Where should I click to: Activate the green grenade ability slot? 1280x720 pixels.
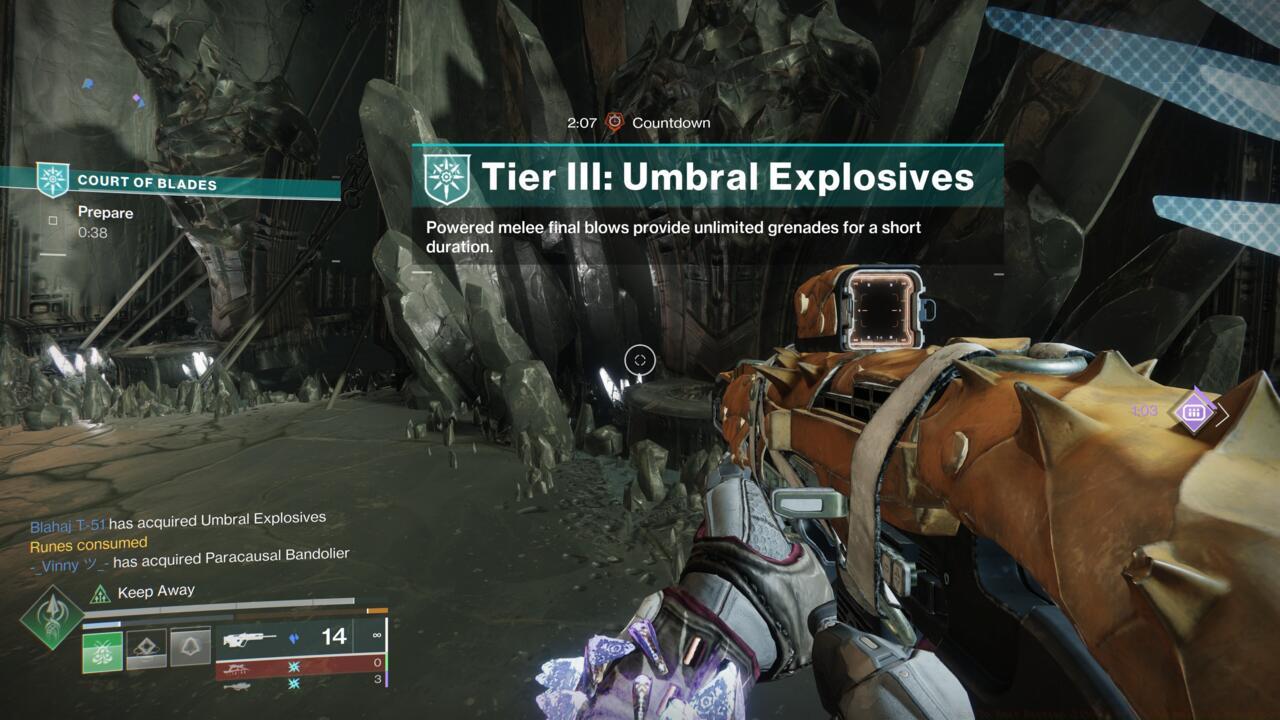coord(102,651)
